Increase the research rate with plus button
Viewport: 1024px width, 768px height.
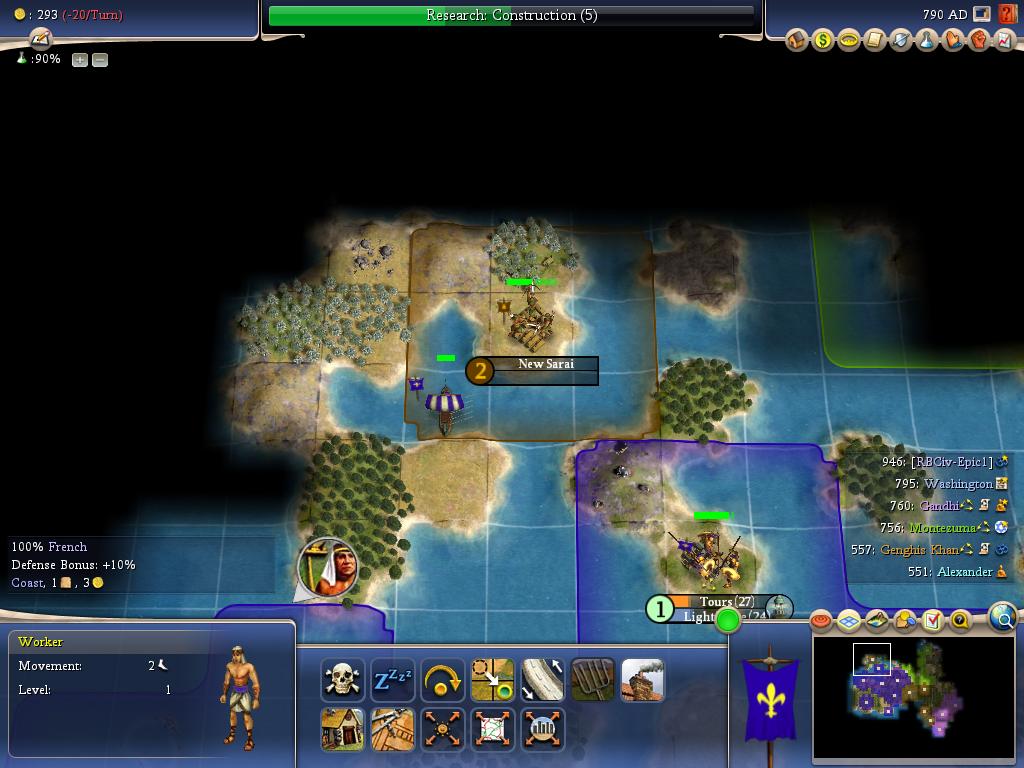point(80,60)
